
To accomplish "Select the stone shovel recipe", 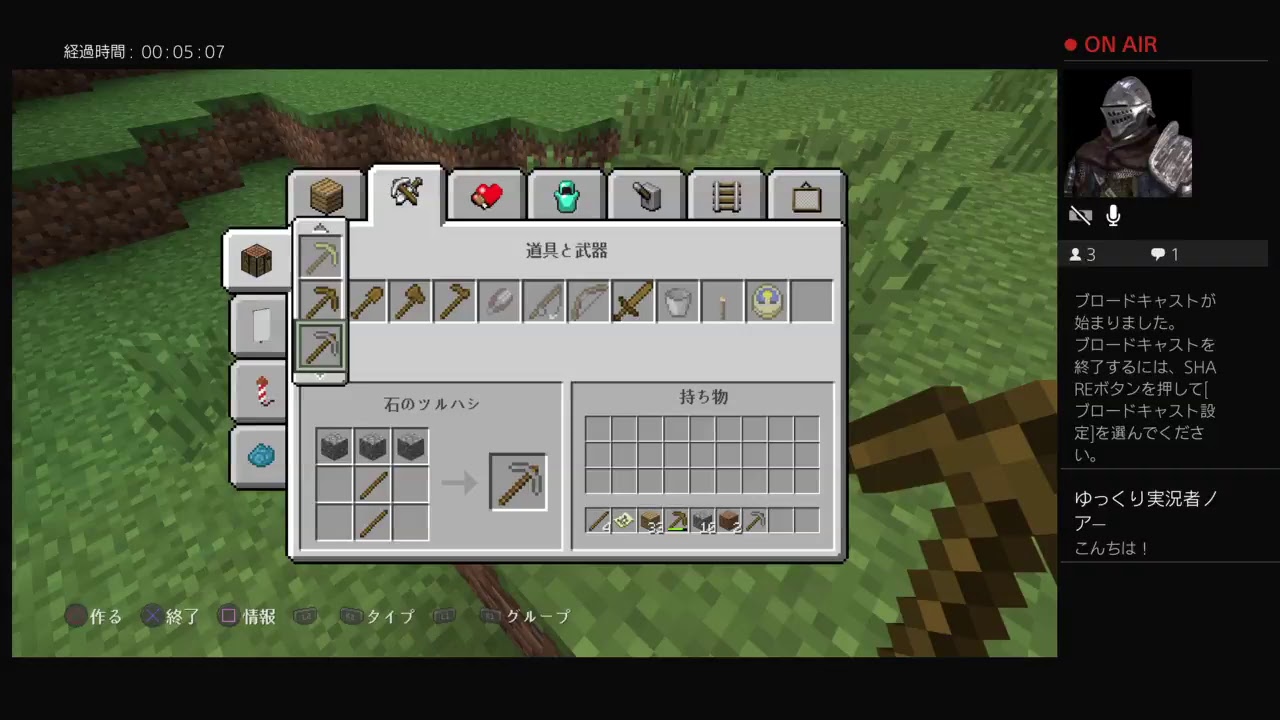I will [x=365, y=302].
